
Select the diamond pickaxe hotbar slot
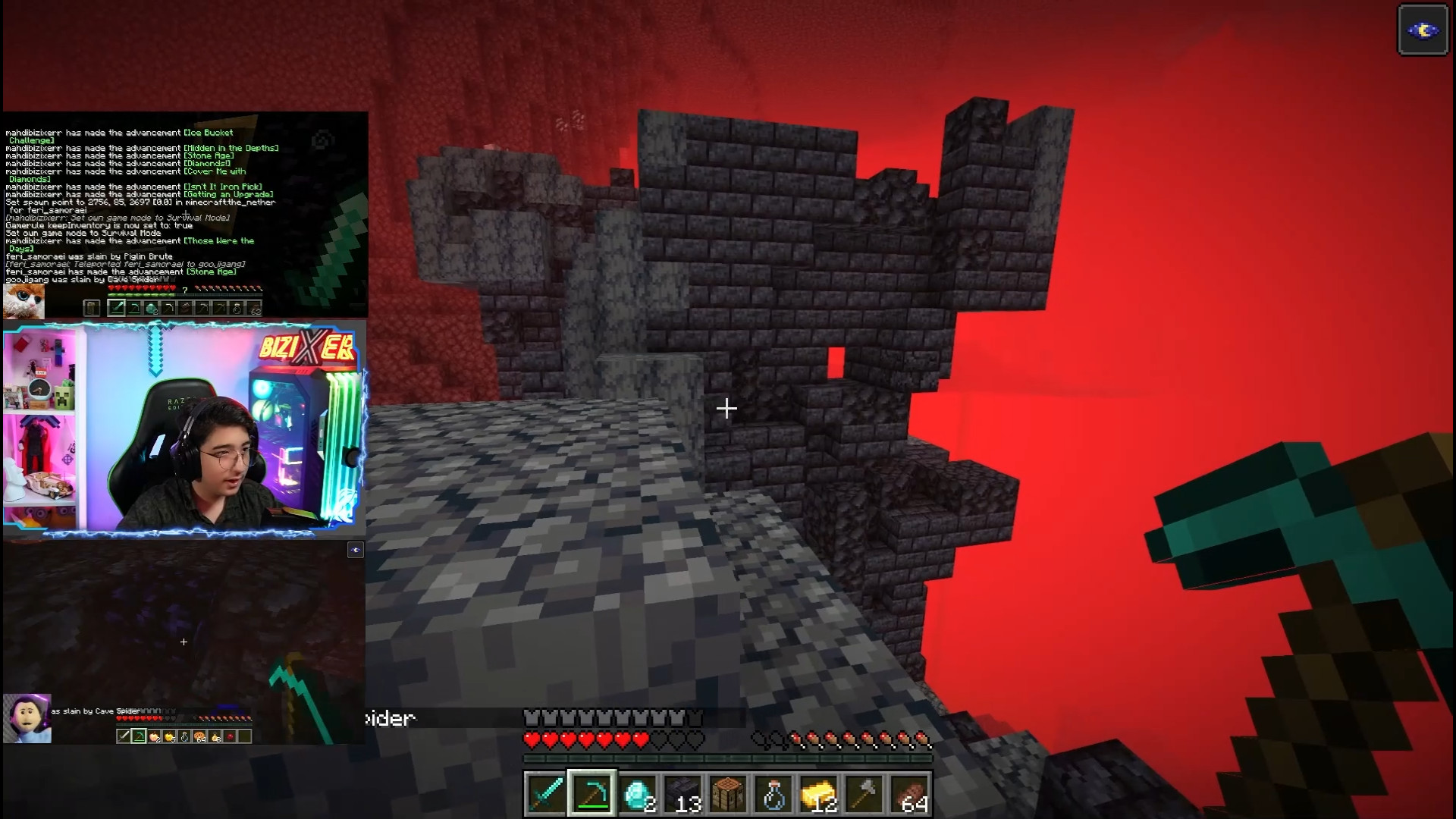[x=591, y=794]
